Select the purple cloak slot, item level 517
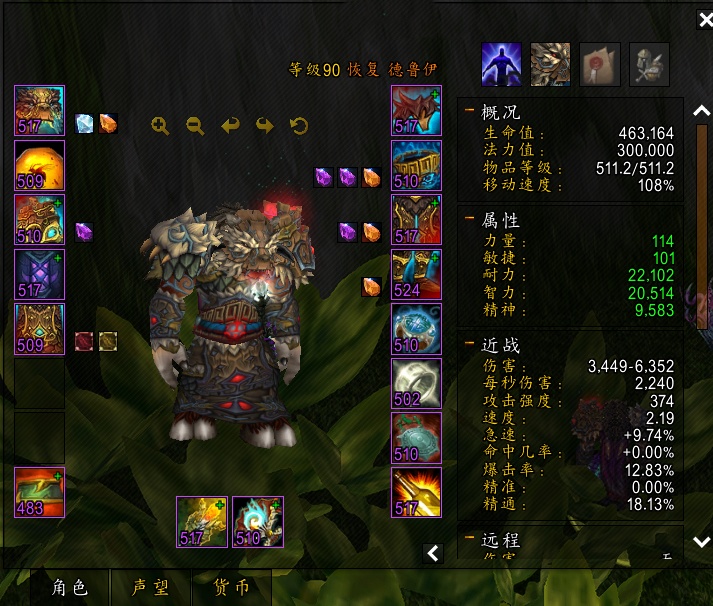The height and width of the screenshot is (606, 713). coord(40,274)
